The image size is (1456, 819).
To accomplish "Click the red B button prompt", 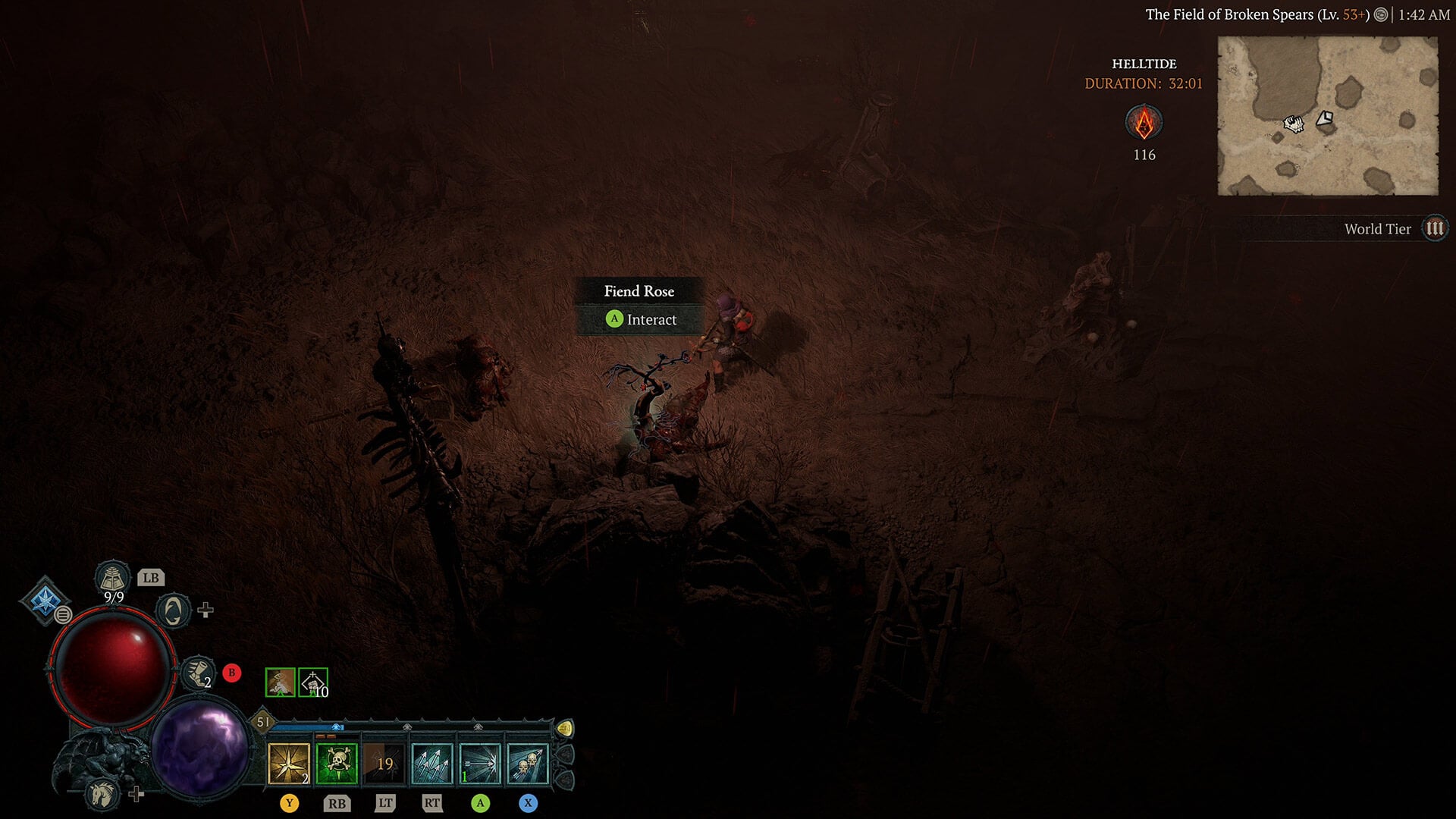I will 232,672.
